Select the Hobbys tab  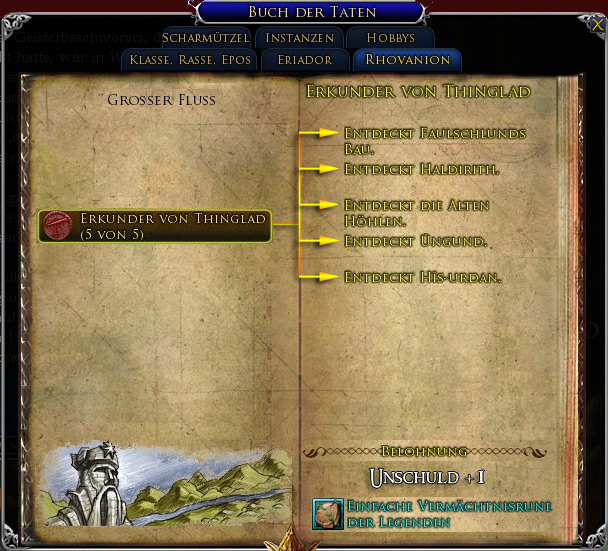click(390, 38)
